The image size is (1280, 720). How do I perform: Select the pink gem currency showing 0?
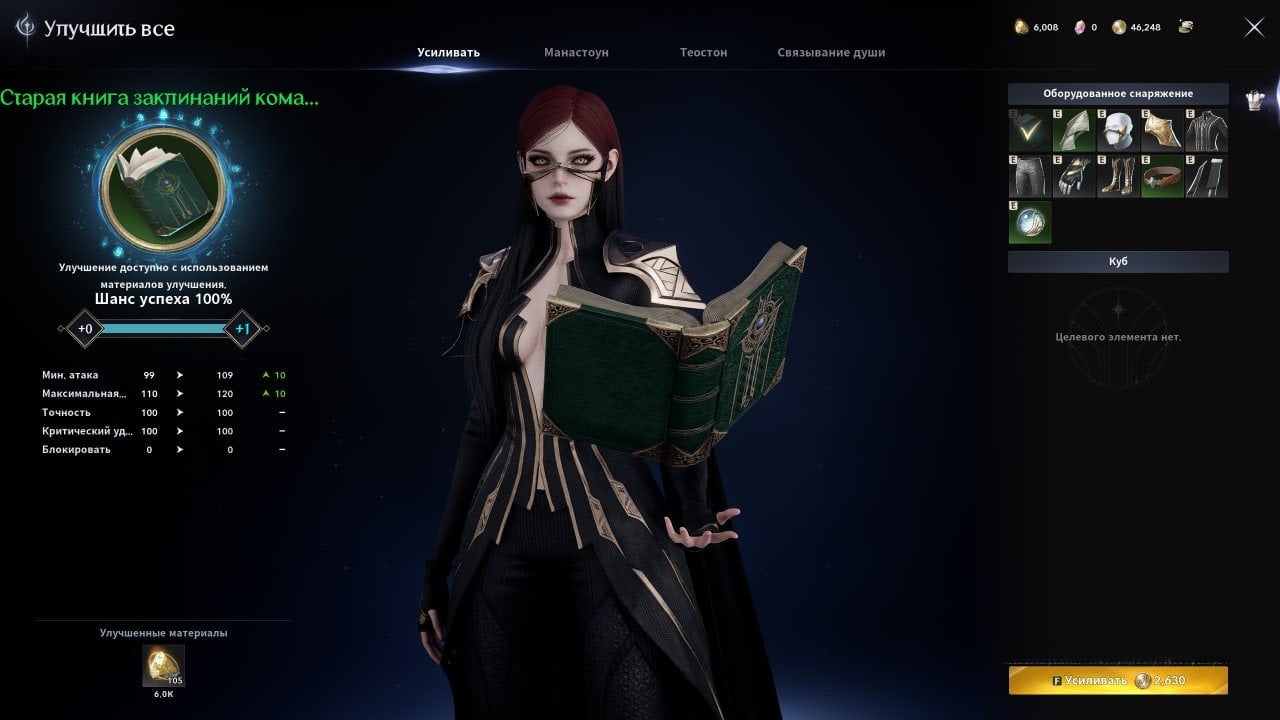[1080, 27]
